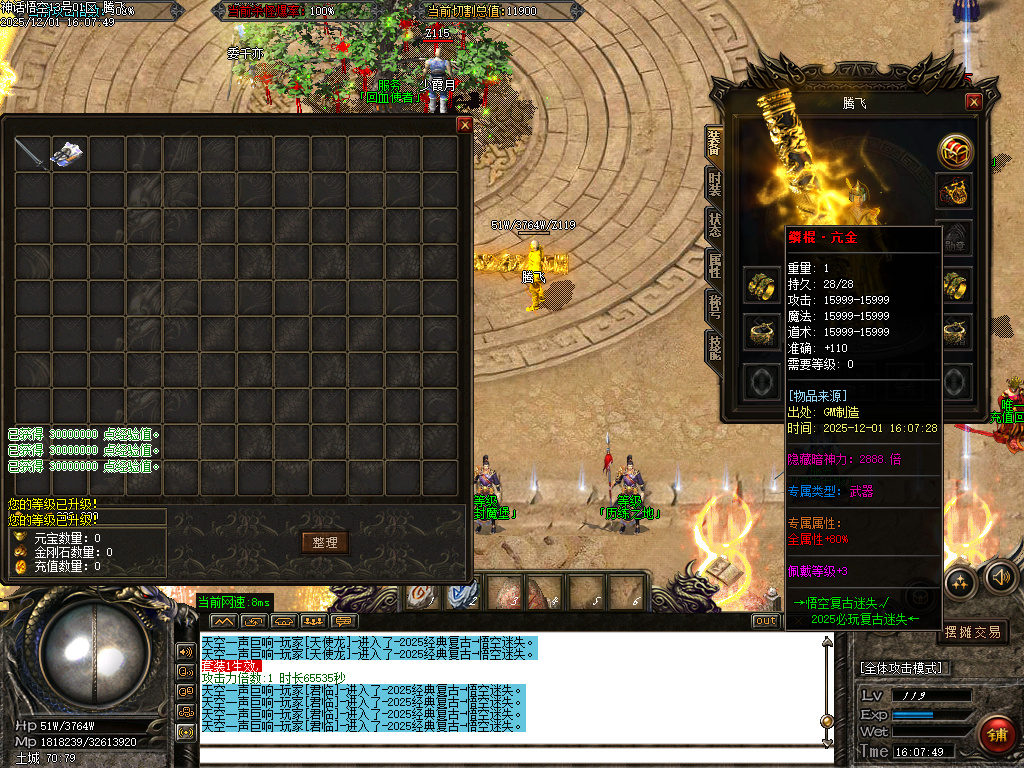The image size is (1024, 768).
Task: Click the small 'out' button above chat
Action: [x=765, y=621]
